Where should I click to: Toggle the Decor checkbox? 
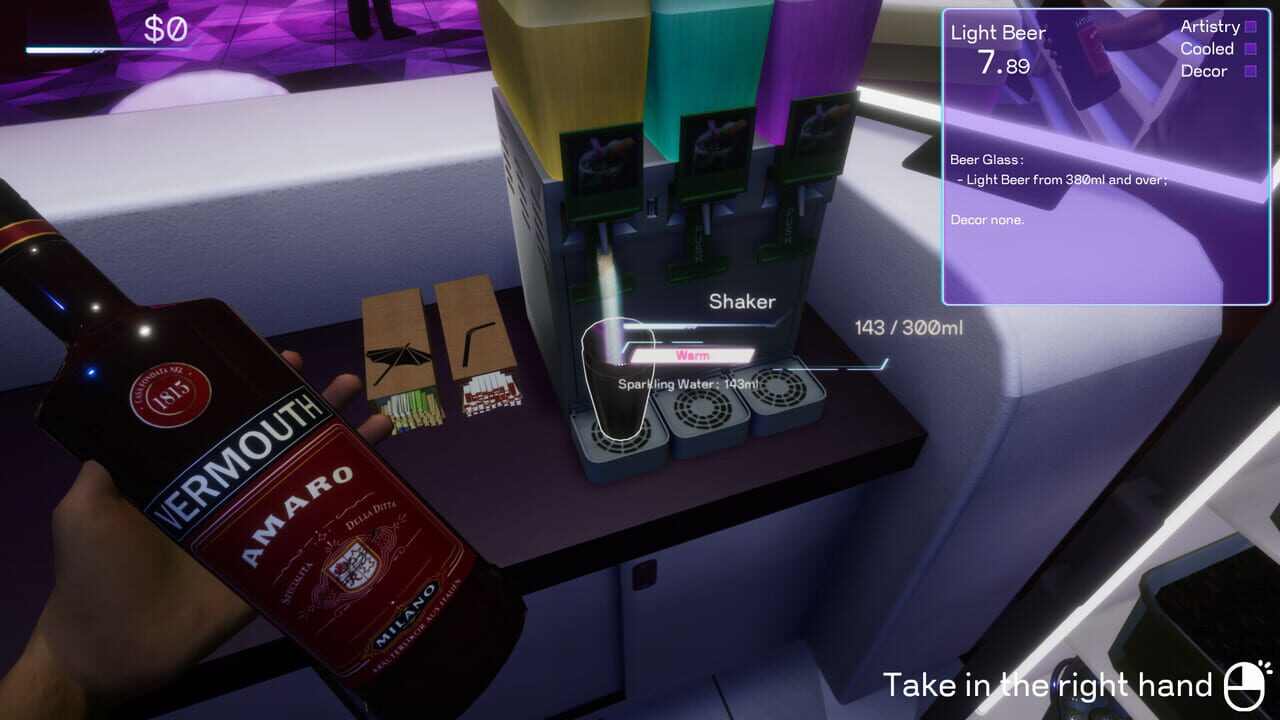(1251, 71)
